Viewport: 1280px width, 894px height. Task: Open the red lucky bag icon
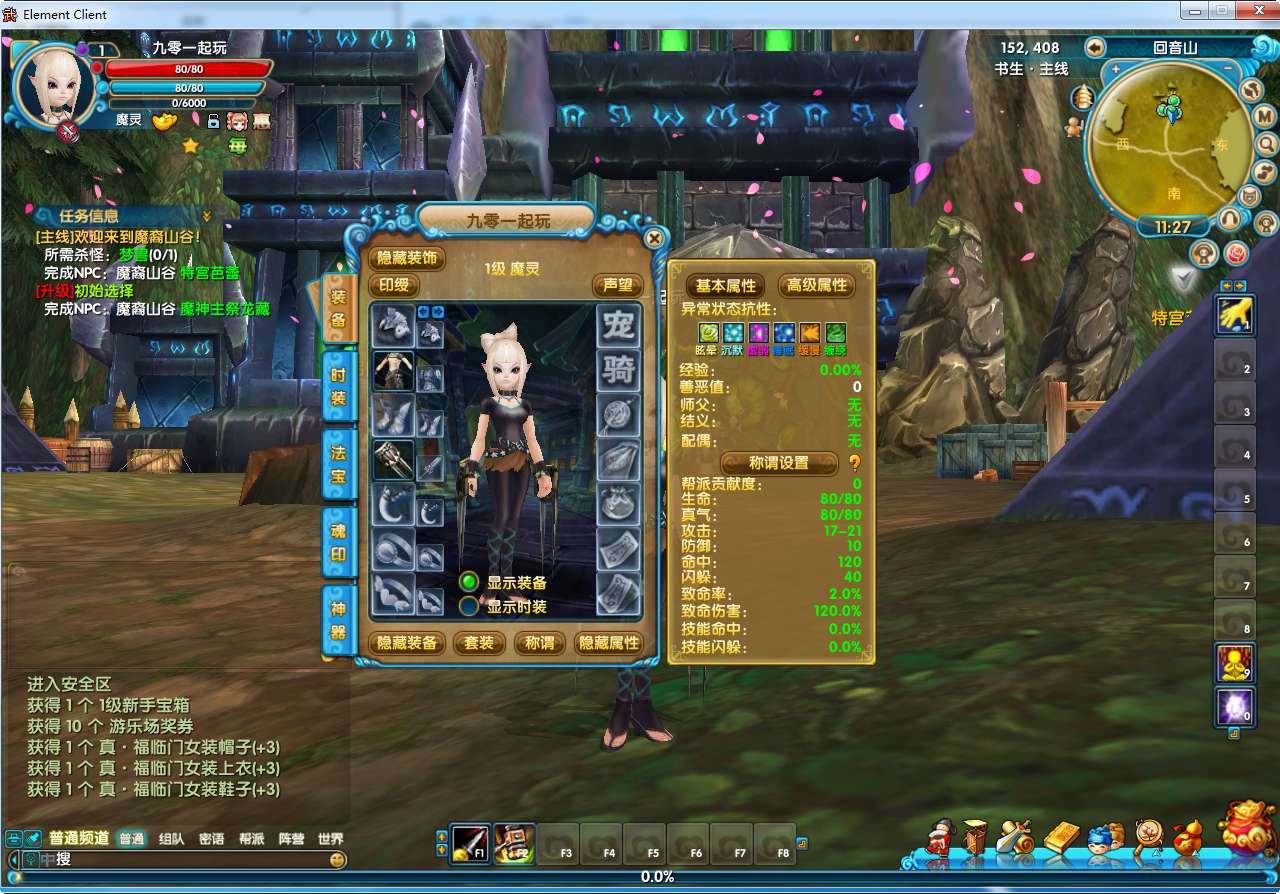(1244, 830)
